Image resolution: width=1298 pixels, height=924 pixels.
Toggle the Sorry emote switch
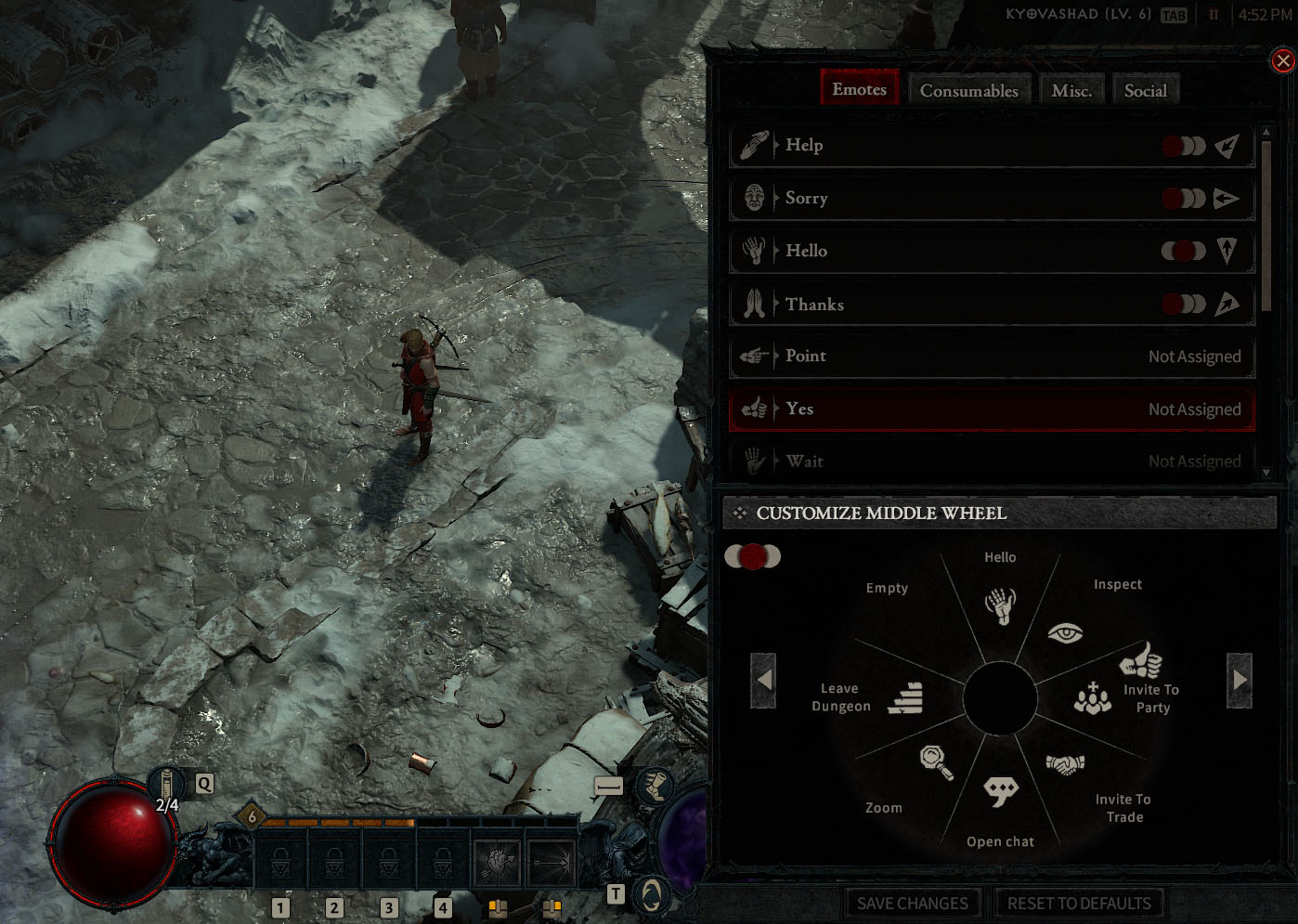(x=1185, y=198)
